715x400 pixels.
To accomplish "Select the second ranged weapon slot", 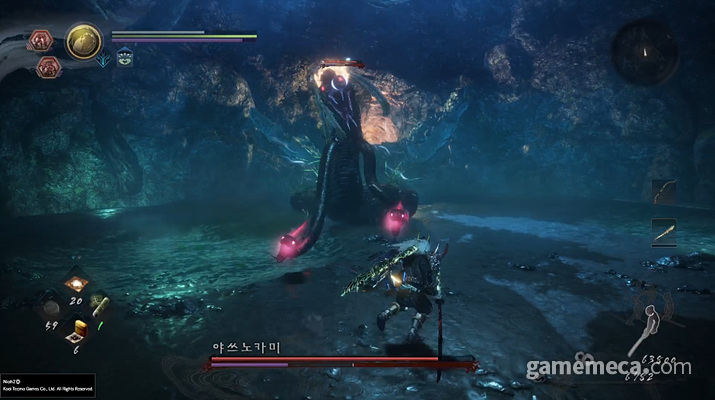I will 664,231.
